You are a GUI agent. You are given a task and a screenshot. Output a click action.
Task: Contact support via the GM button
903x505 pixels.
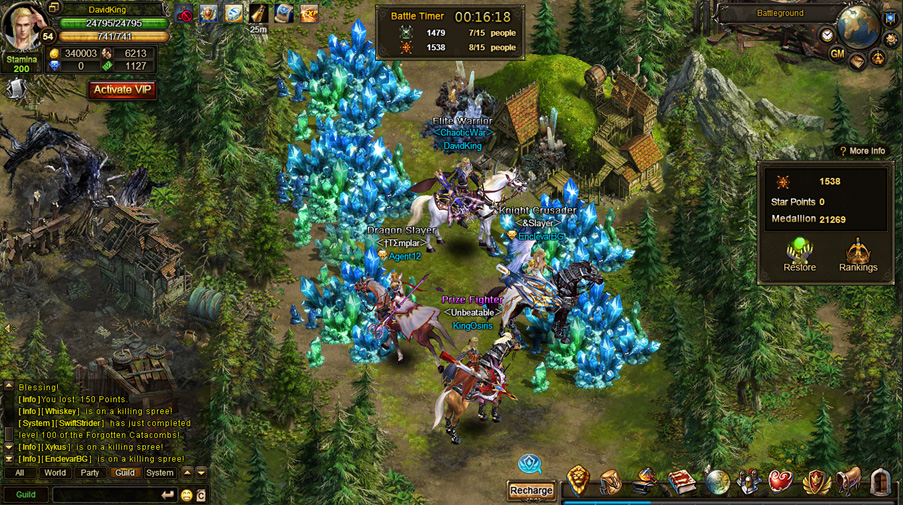pyautogui.click(x=837, y=54)
